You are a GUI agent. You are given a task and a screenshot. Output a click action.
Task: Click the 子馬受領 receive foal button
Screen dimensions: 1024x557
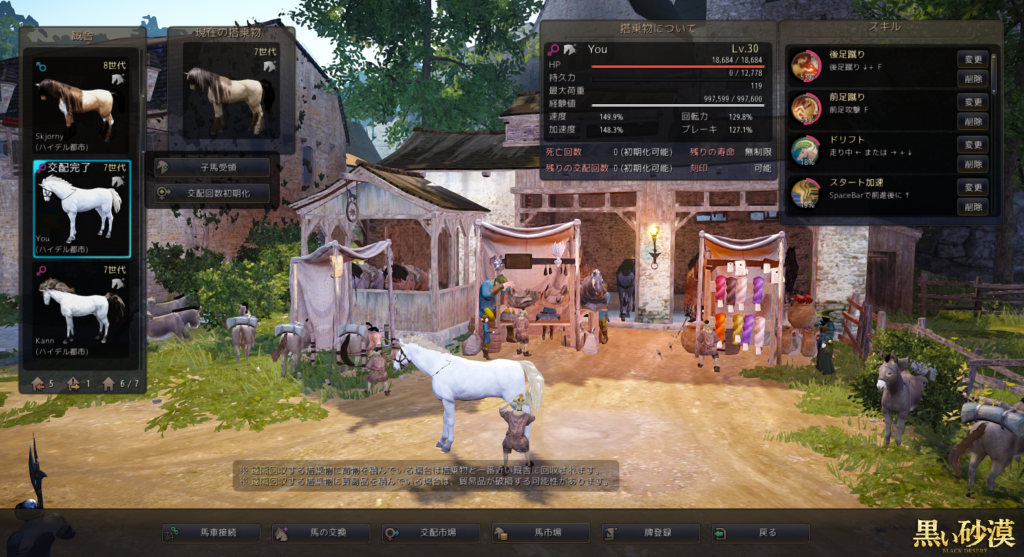coord(212,167)
